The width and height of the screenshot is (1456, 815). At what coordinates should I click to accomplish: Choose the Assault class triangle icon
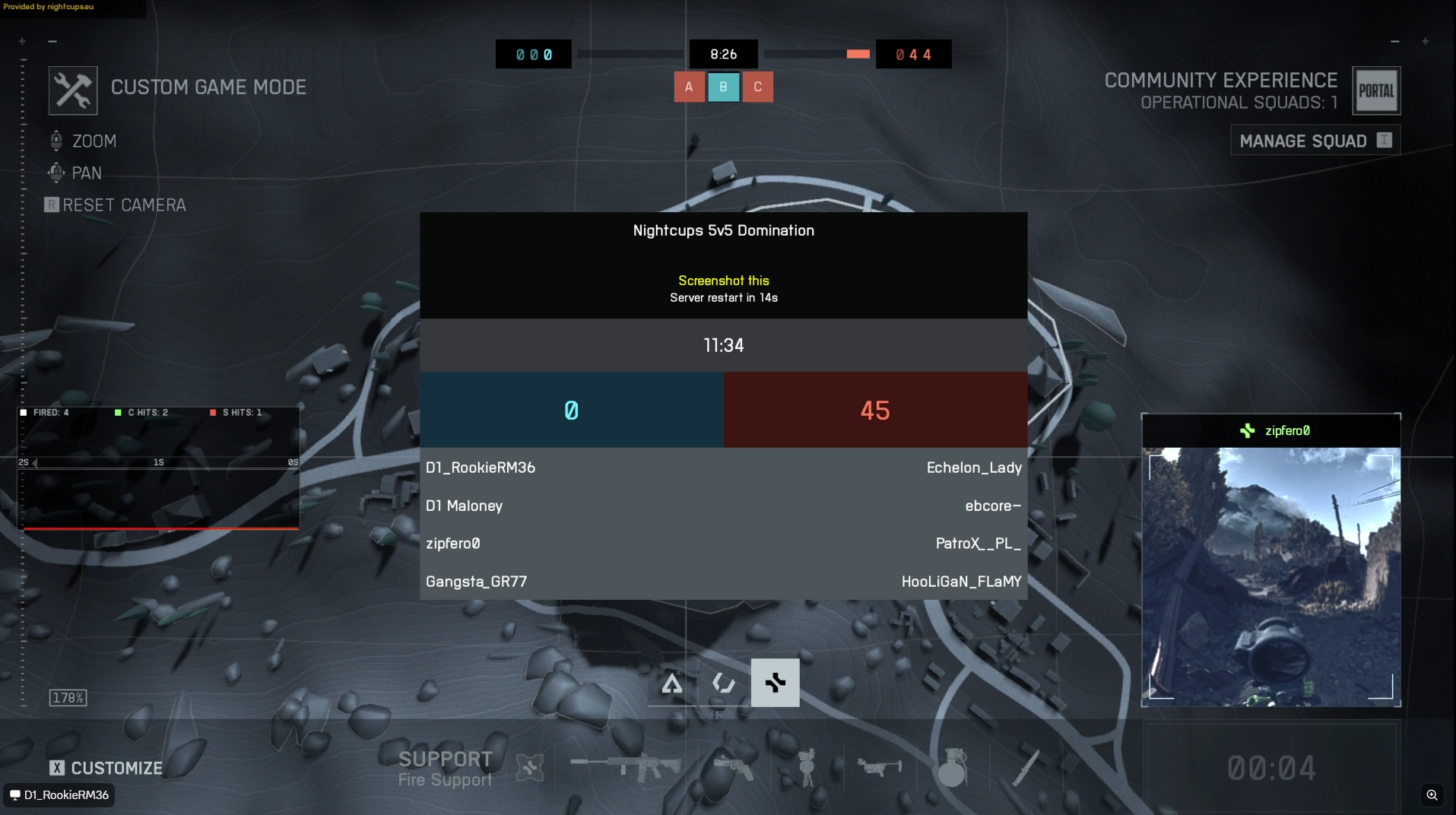click(x=672, y=683)
